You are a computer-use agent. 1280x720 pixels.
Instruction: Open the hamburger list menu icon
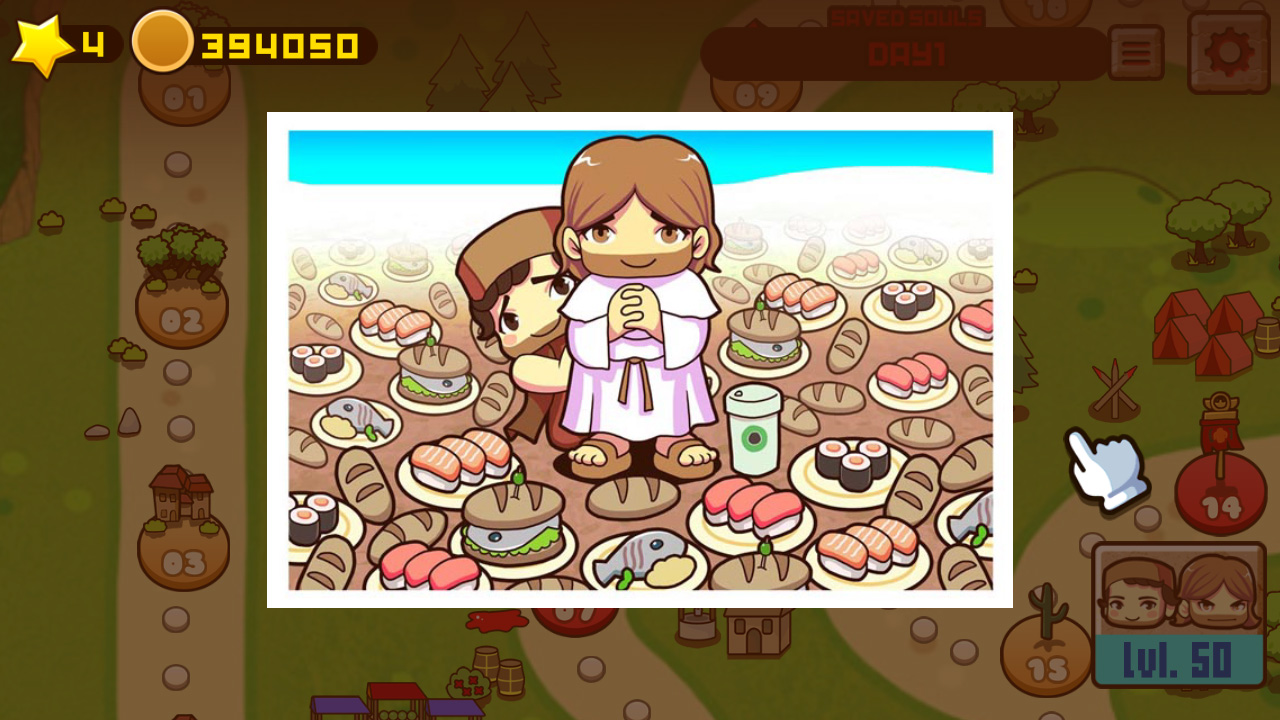(1136, 53)
